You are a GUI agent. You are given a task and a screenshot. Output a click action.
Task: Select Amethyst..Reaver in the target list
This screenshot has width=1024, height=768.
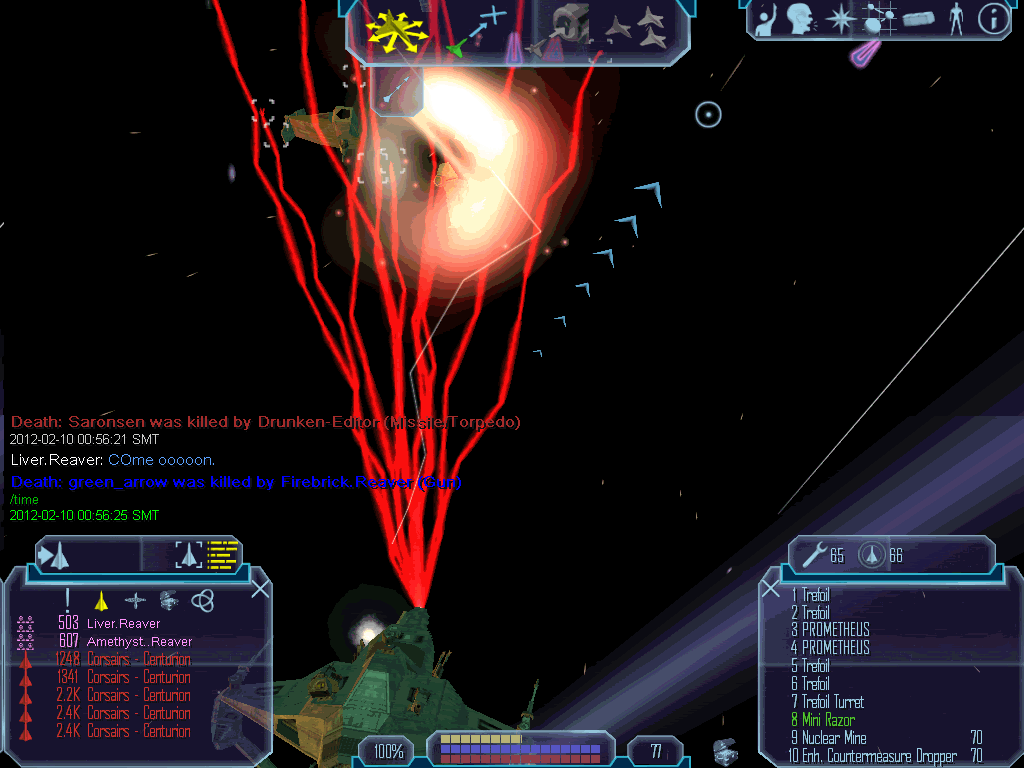point(139,642)
